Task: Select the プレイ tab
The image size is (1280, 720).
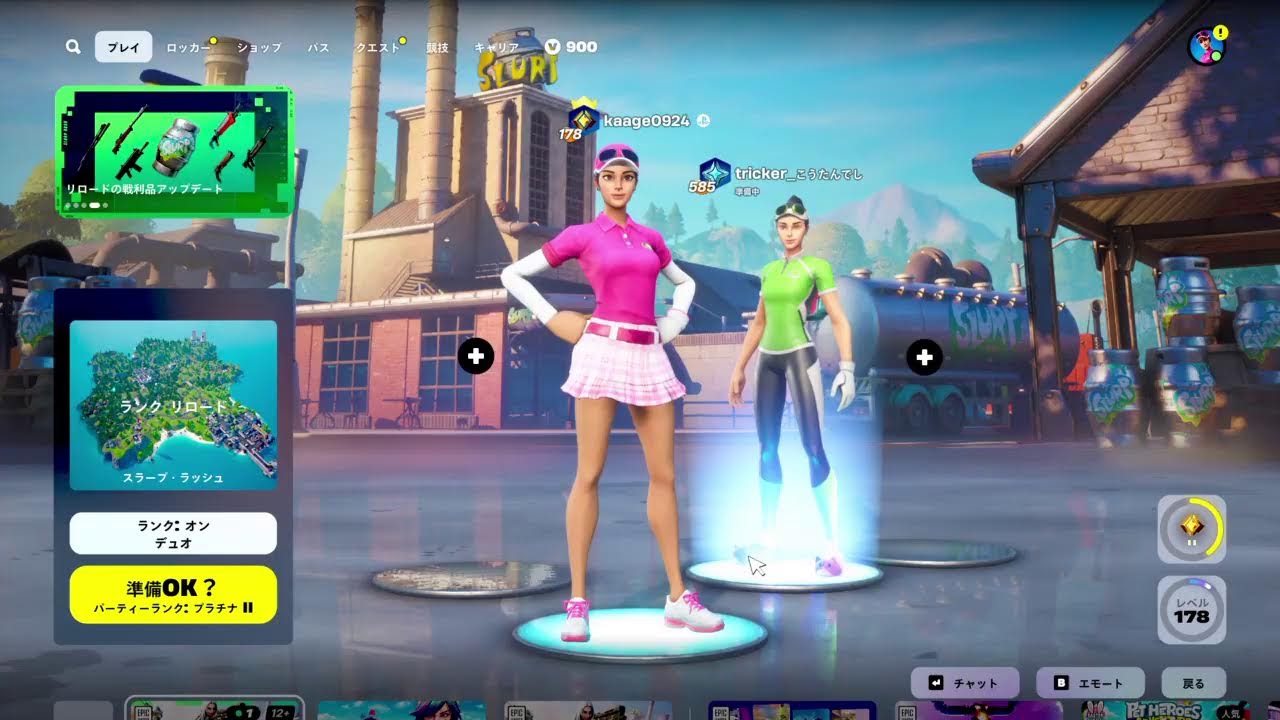Action: [123, 47]
